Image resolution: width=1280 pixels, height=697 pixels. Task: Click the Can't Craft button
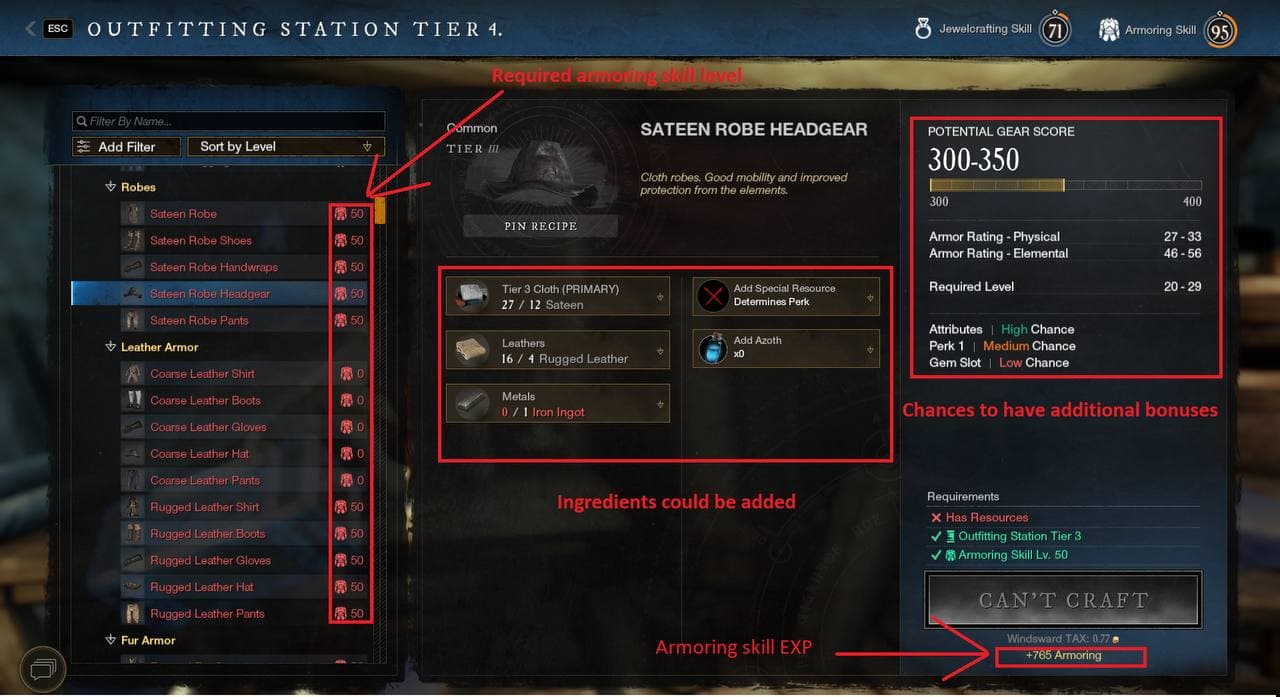coord(1063,600)
